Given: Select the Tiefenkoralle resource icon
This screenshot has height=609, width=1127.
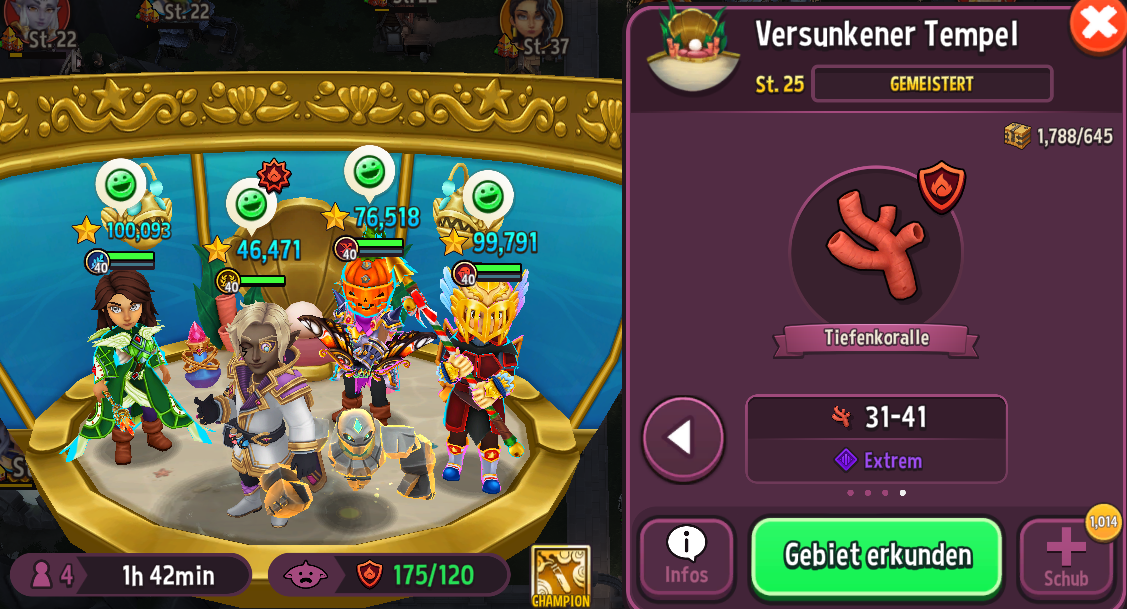Looking at the screenshot, I should [875, 246].
